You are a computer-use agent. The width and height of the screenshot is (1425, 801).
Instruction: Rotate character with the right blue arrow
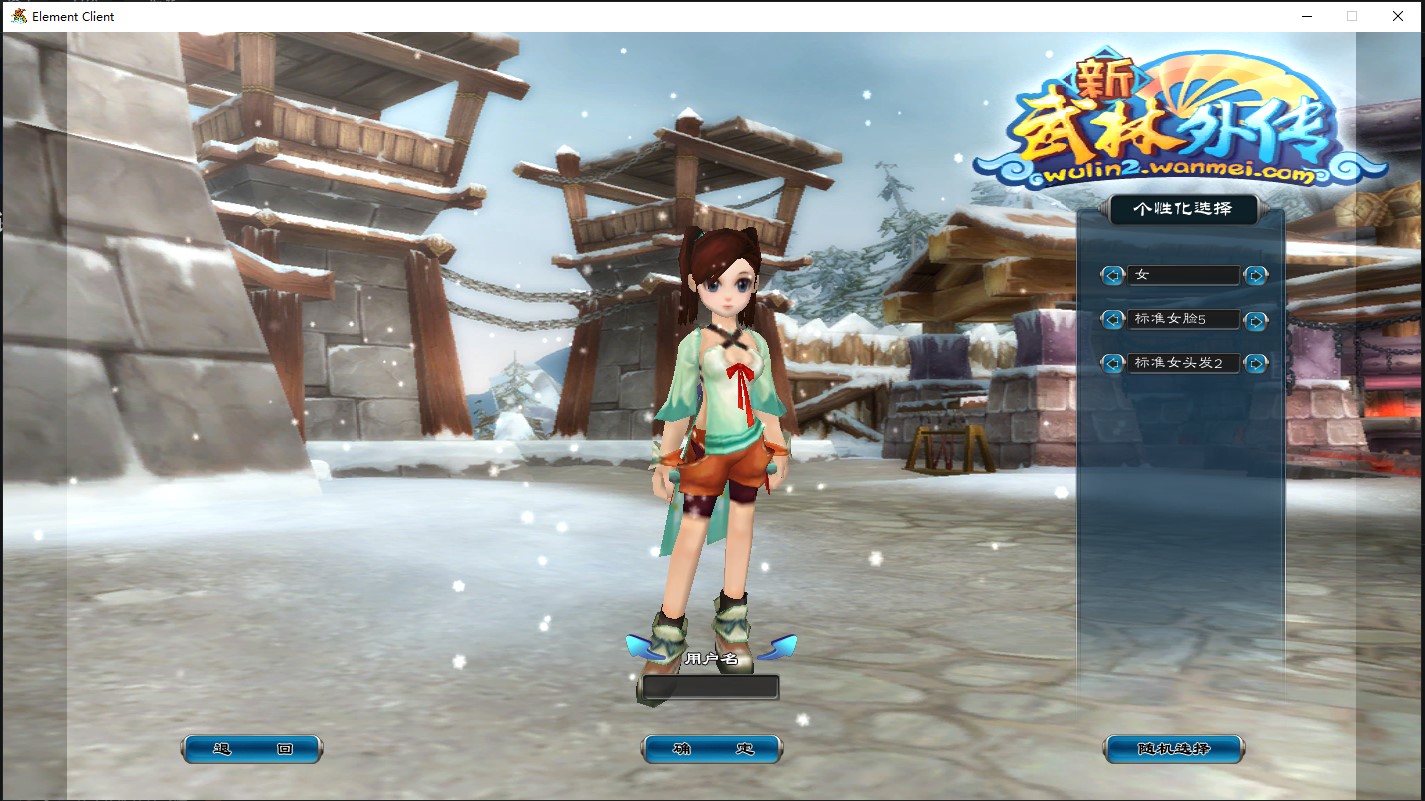[x=778, y=648]
